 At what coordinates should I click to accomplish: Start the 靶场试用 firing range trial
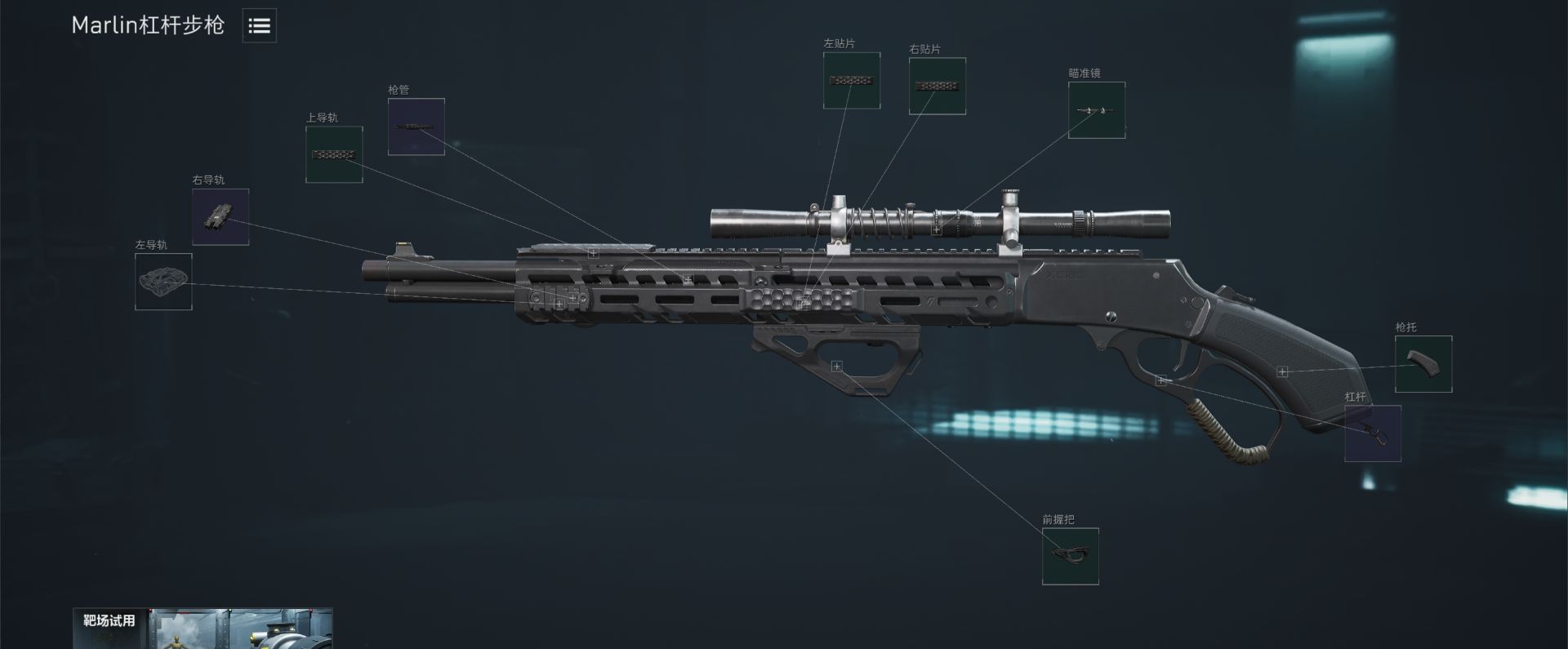tap(202, 628)
